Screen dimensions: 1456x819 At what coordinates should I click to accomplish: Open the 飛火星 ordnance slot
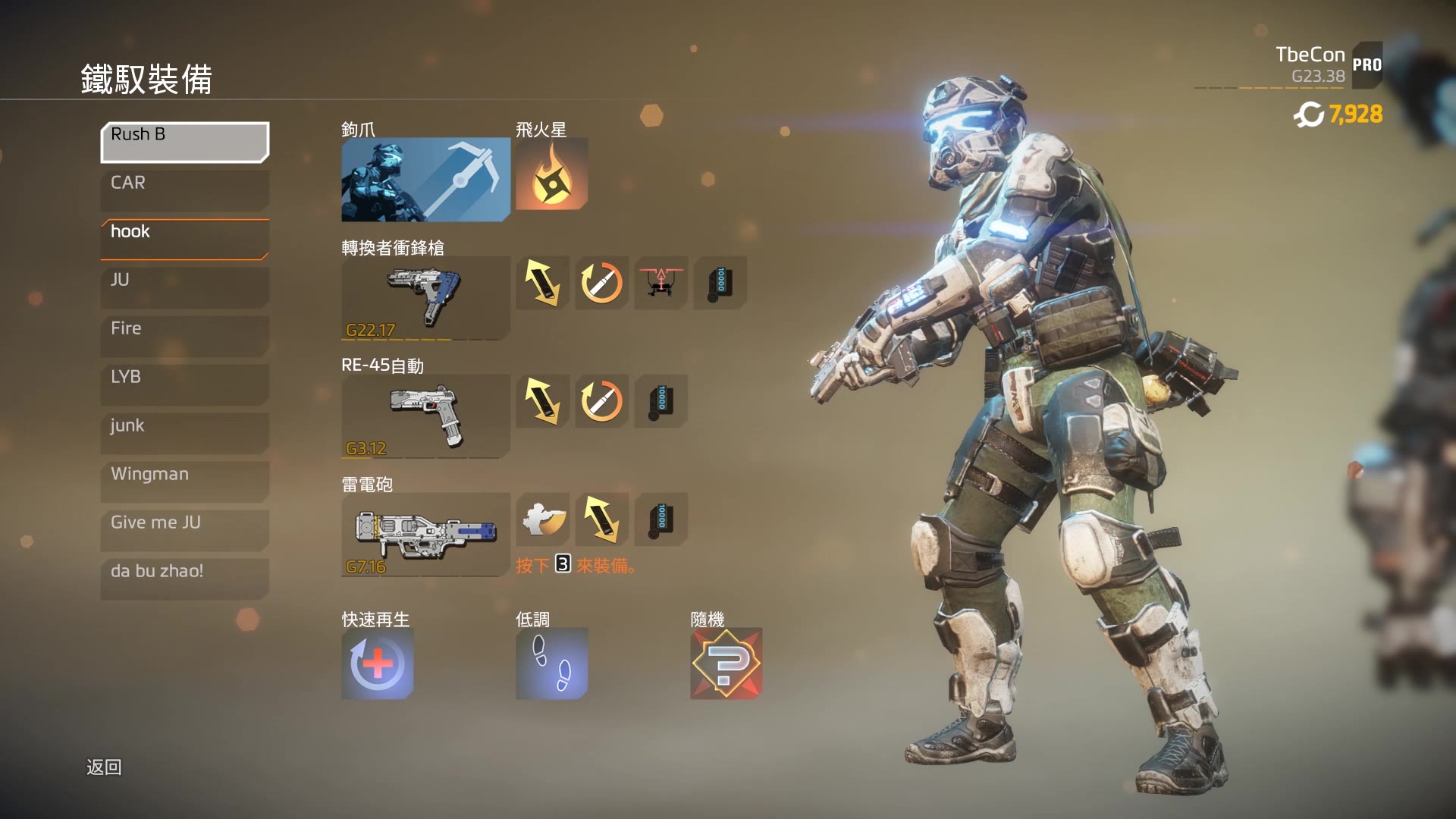[x=551, y=174]
